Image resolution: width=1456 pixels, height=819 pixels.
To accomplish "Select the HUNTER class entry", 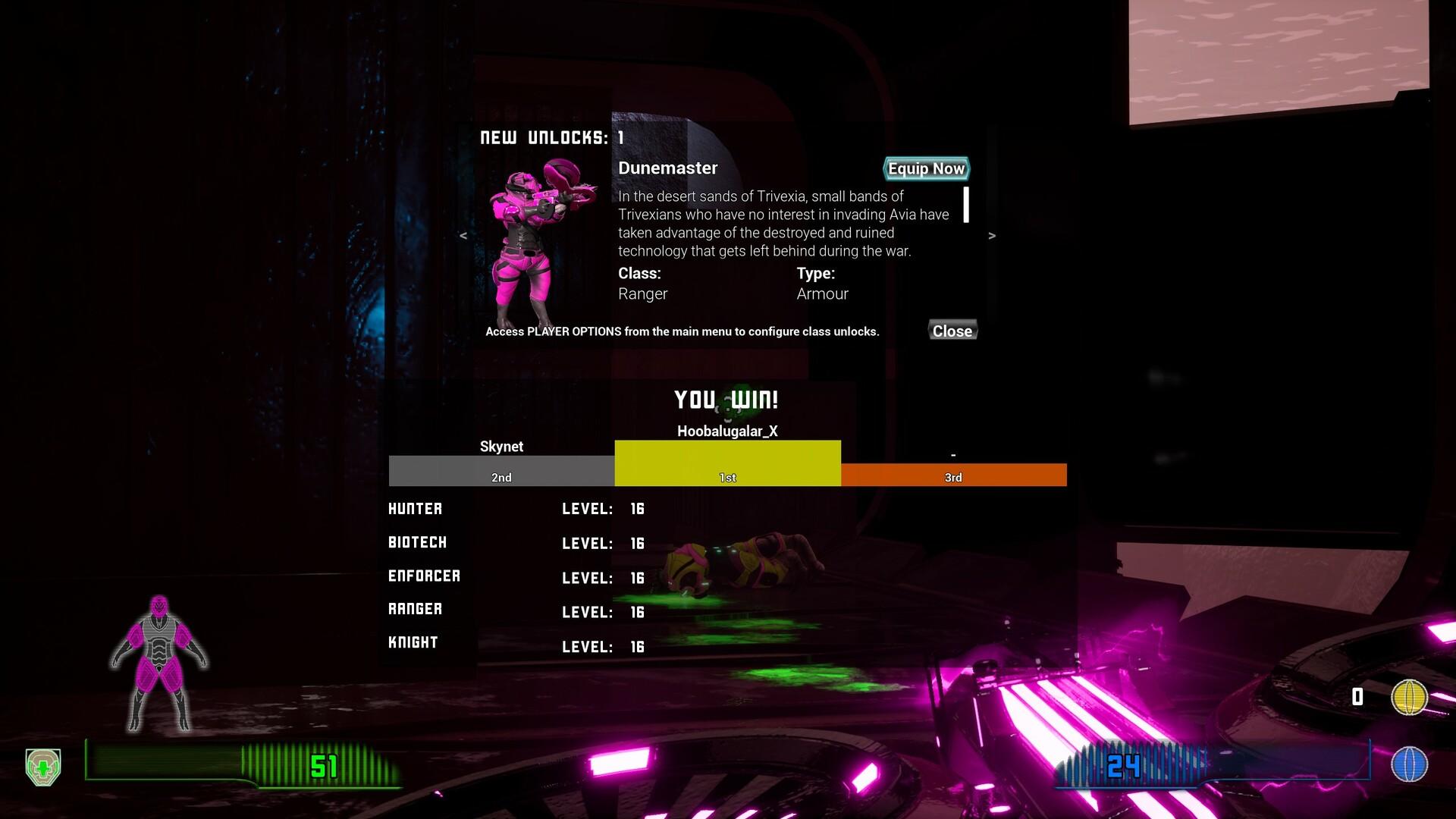I will point(416,509).
